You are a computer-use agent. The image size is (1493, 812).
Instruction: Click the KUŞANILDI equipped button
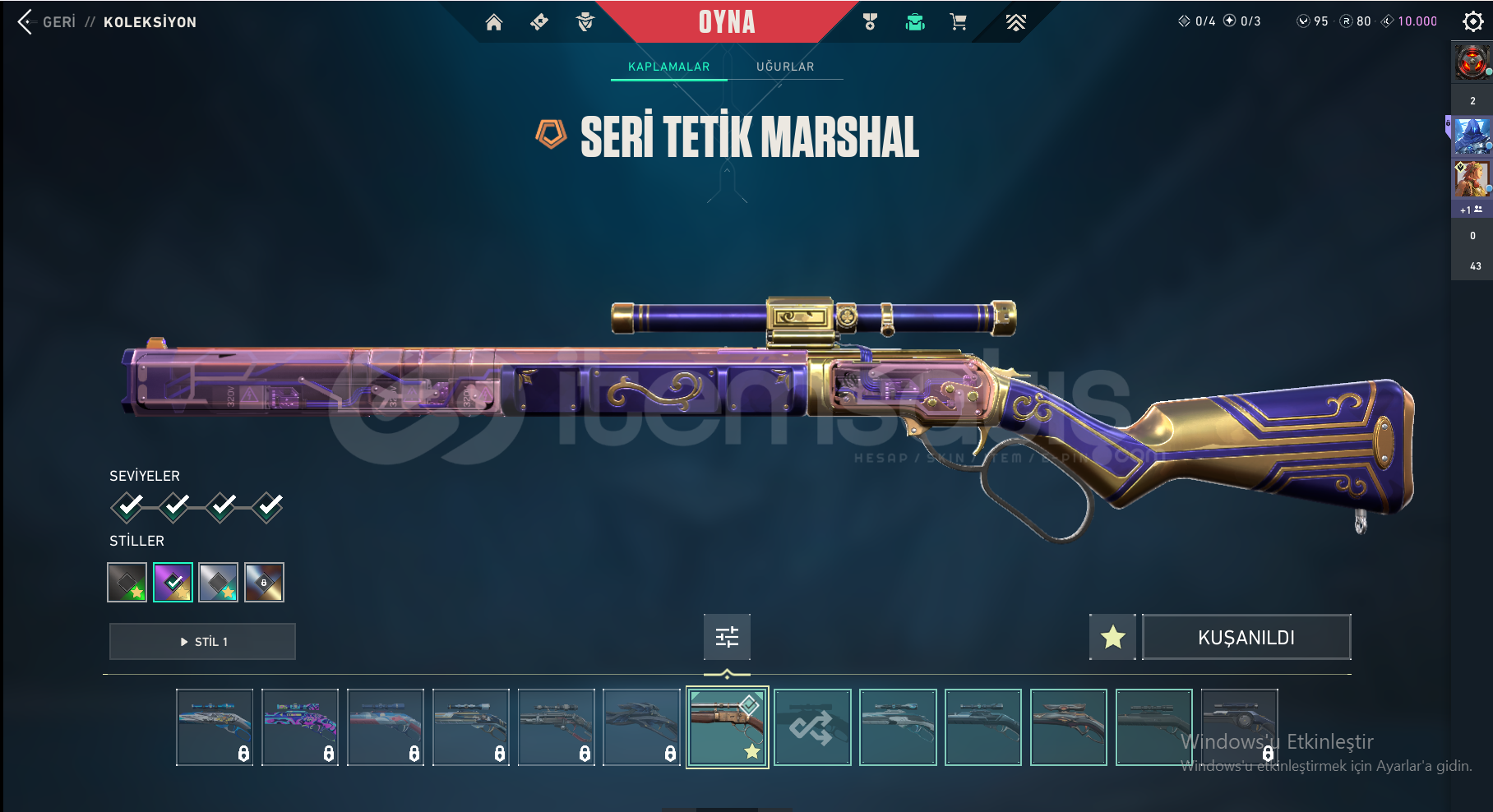pyautogui.click(x=1246, y=637)
